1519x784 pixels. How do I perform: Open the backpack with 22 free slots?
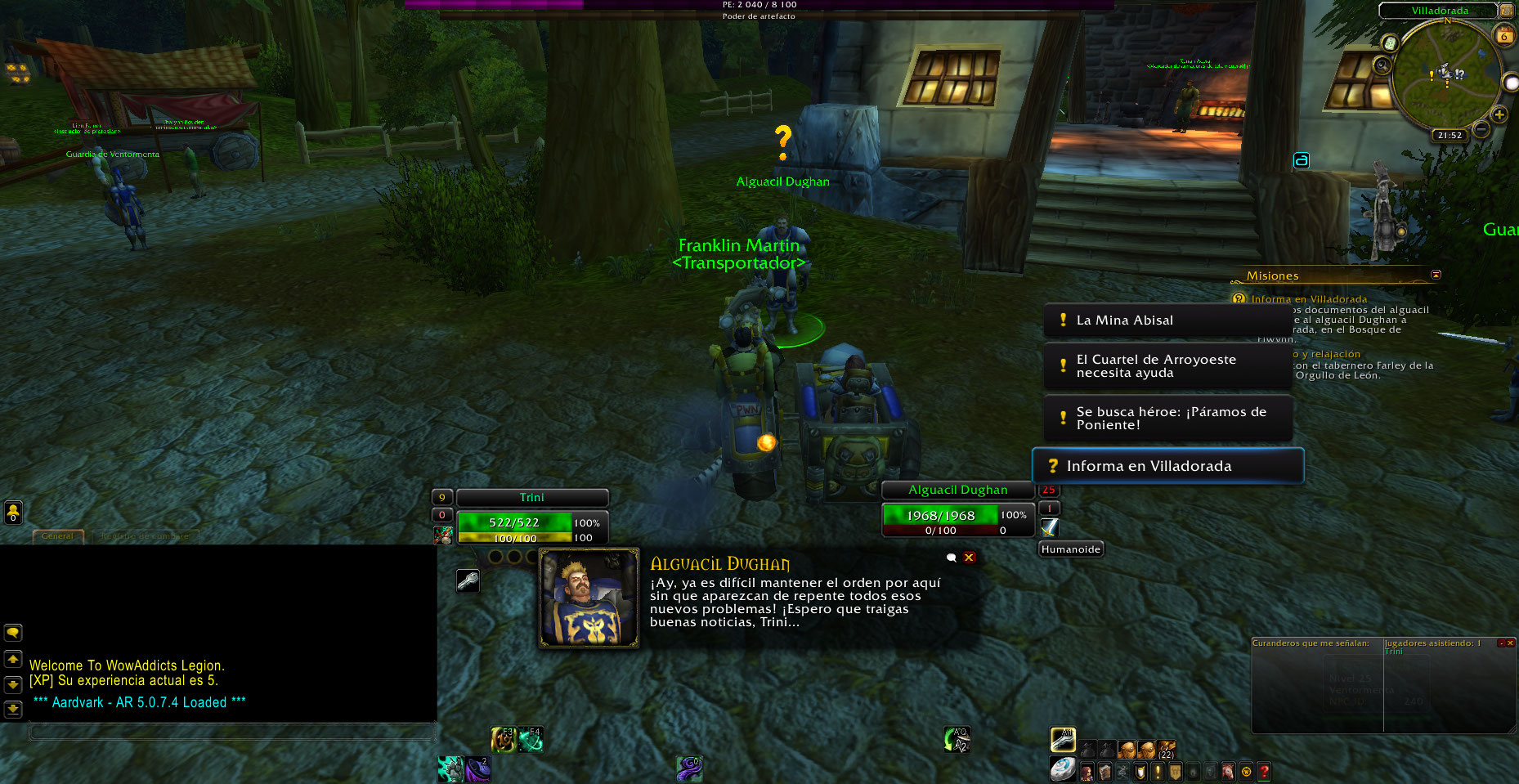click(x=1167, y=749)
